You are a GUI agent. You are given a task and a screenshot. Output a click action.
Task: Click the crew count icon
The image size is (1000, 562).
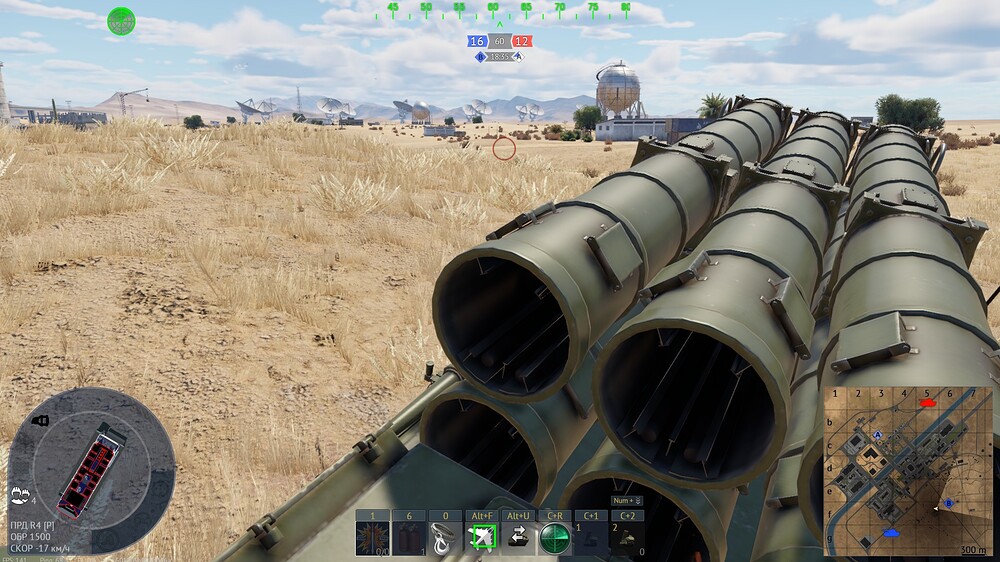point(20,494)
